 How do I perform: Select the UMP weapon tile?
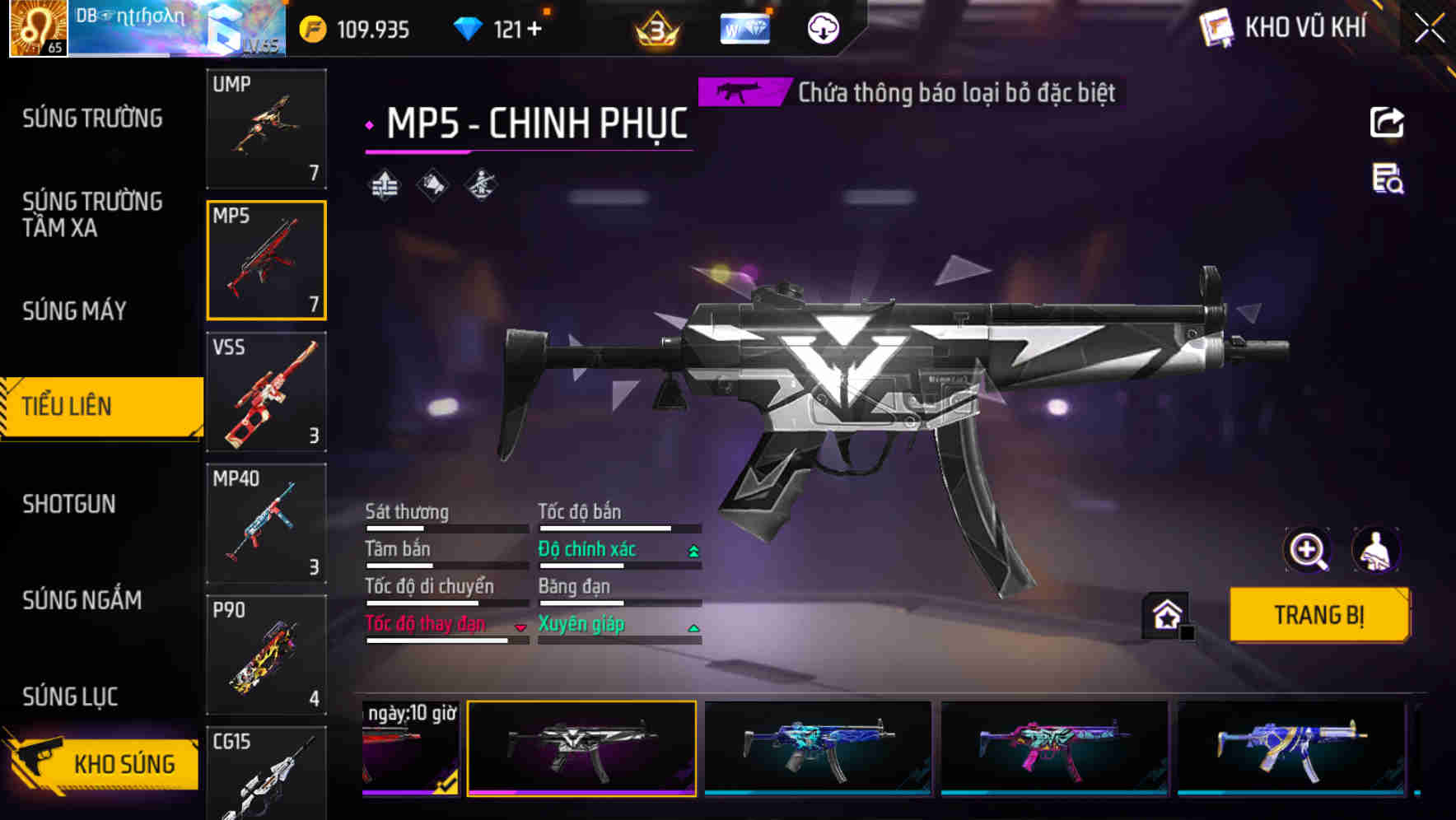266,128
